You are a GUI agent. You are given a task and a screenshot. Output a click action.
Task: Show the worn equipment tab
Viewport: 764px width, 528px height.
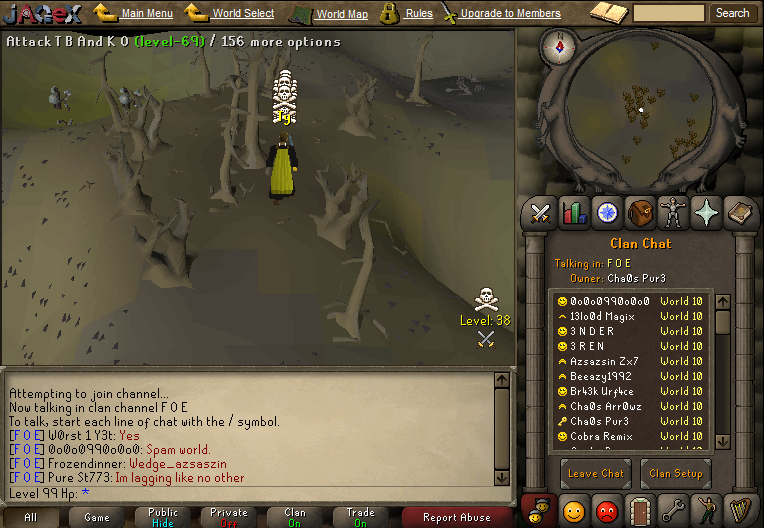[673, 212]
